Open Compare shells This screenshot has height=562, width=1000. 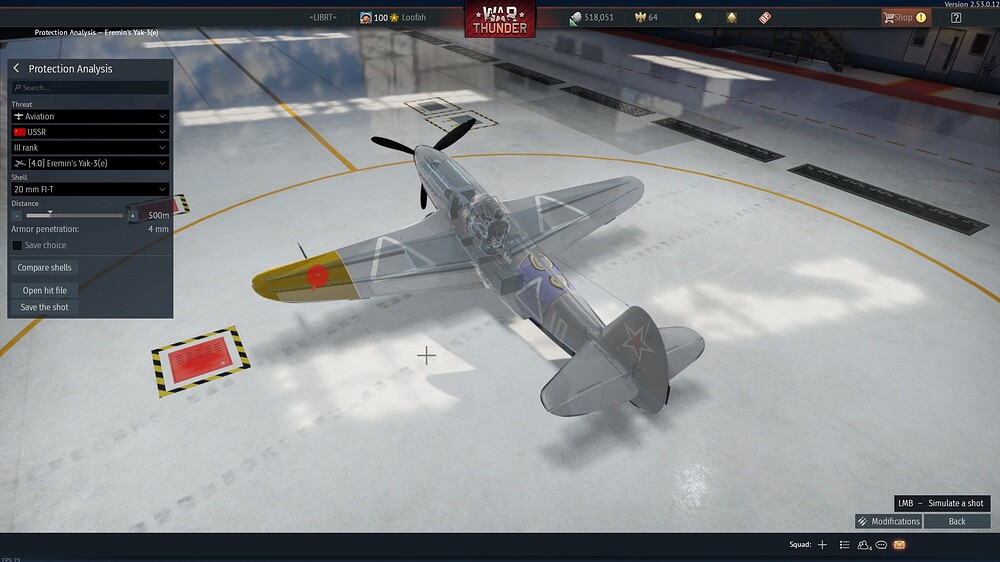(x=46, y=268)
